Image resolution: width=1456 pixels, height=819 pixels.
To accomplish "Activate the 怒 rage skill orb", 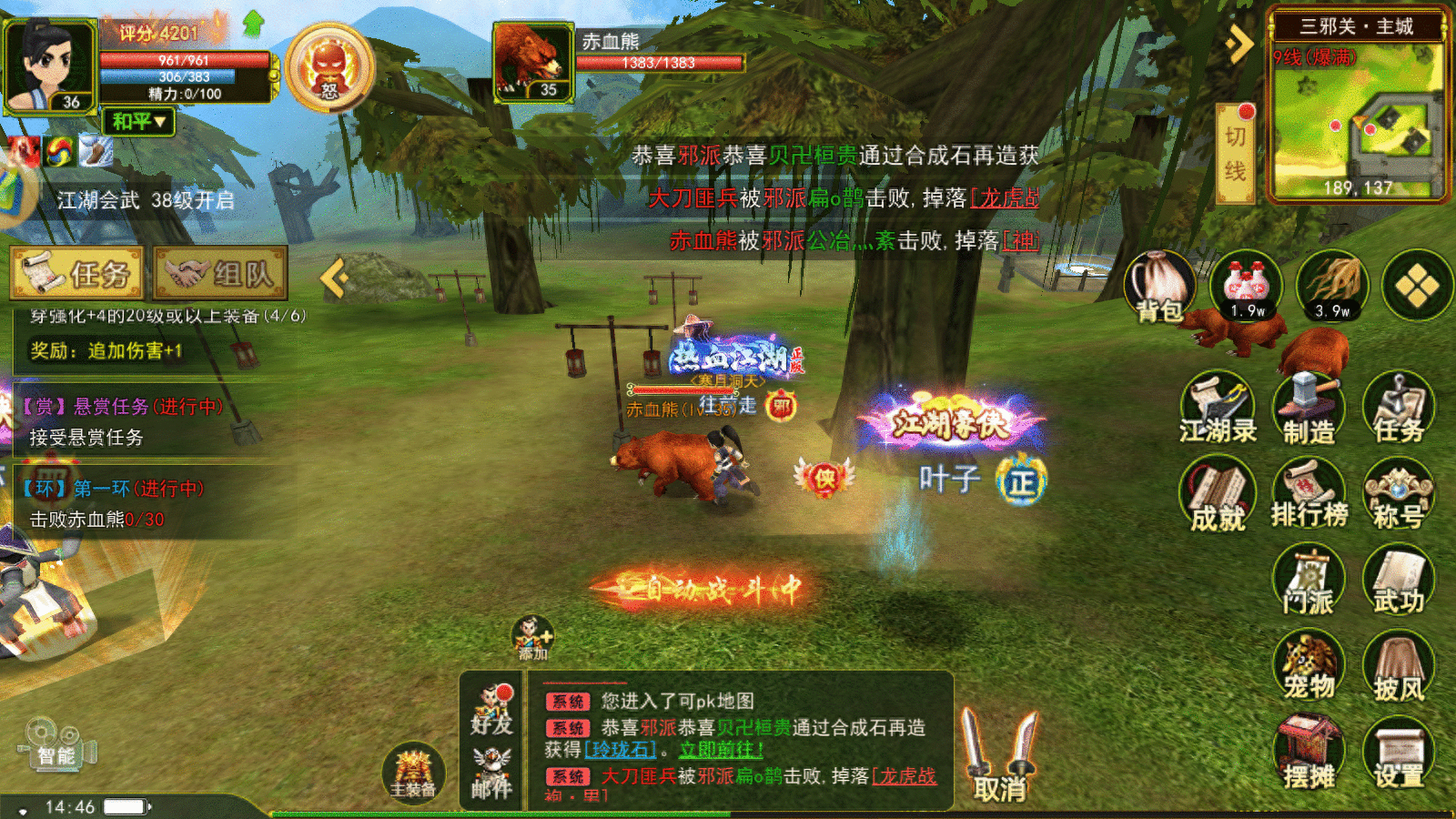I will click(x=329, y=69).
